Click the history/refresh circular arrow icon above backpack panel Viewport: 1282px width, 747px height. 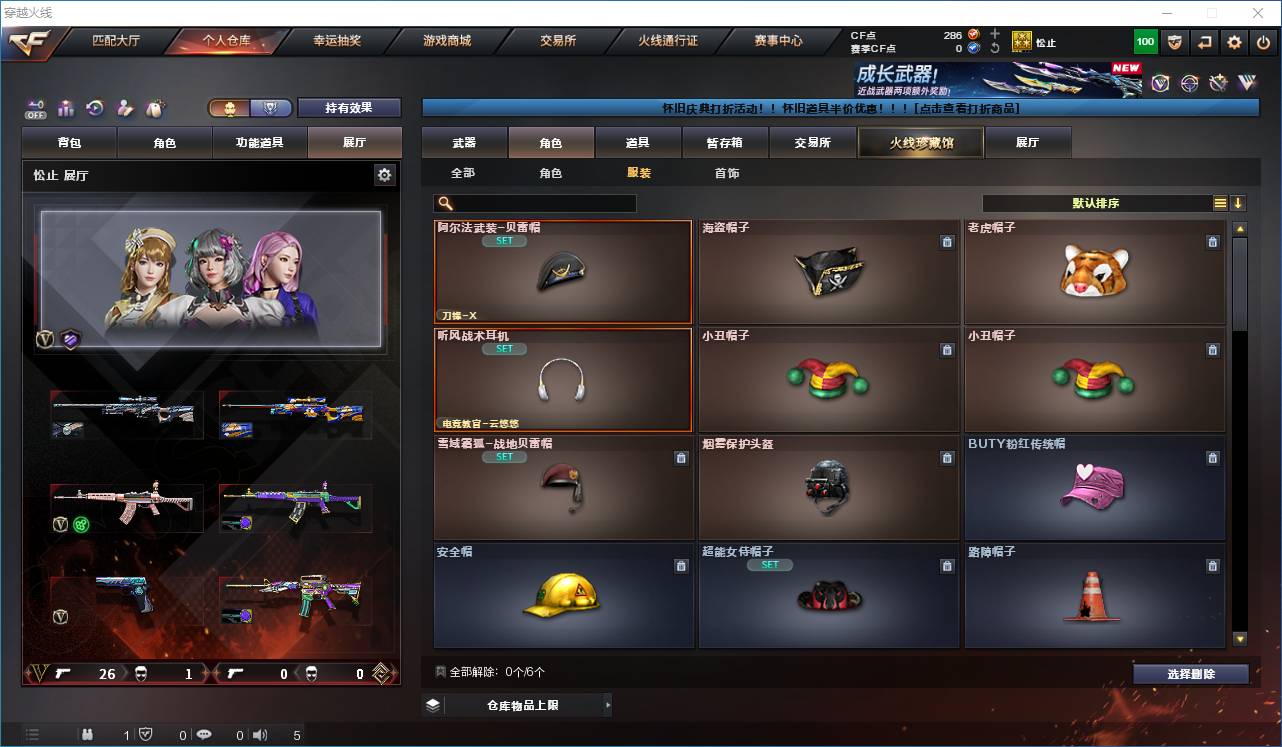(95, 106)
